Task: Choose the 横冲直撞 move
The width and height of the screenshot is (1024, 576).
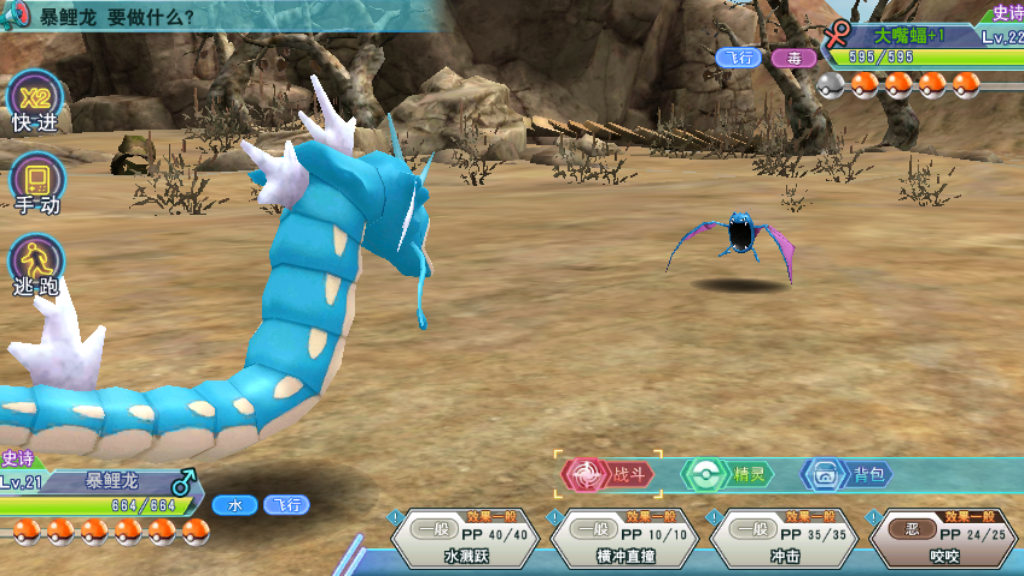Action: click(x=625, y=541)
